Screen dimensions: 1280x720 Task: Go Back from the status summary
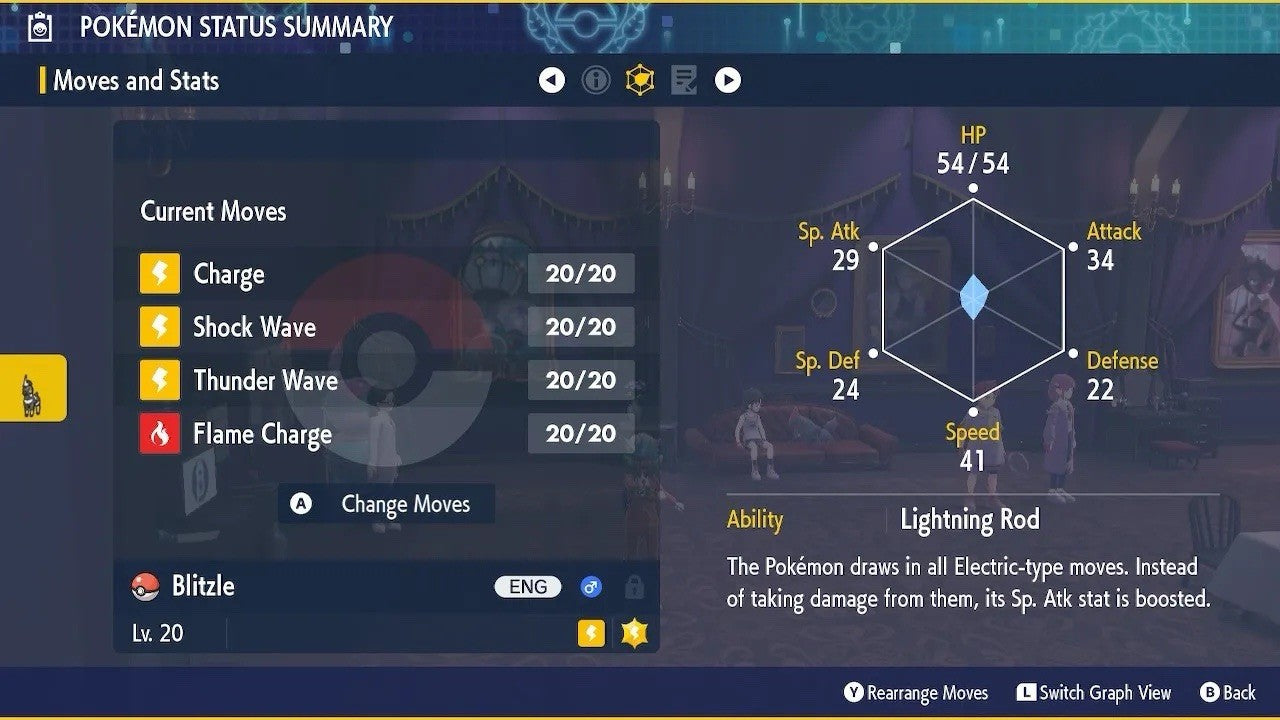click(1227, 693)
